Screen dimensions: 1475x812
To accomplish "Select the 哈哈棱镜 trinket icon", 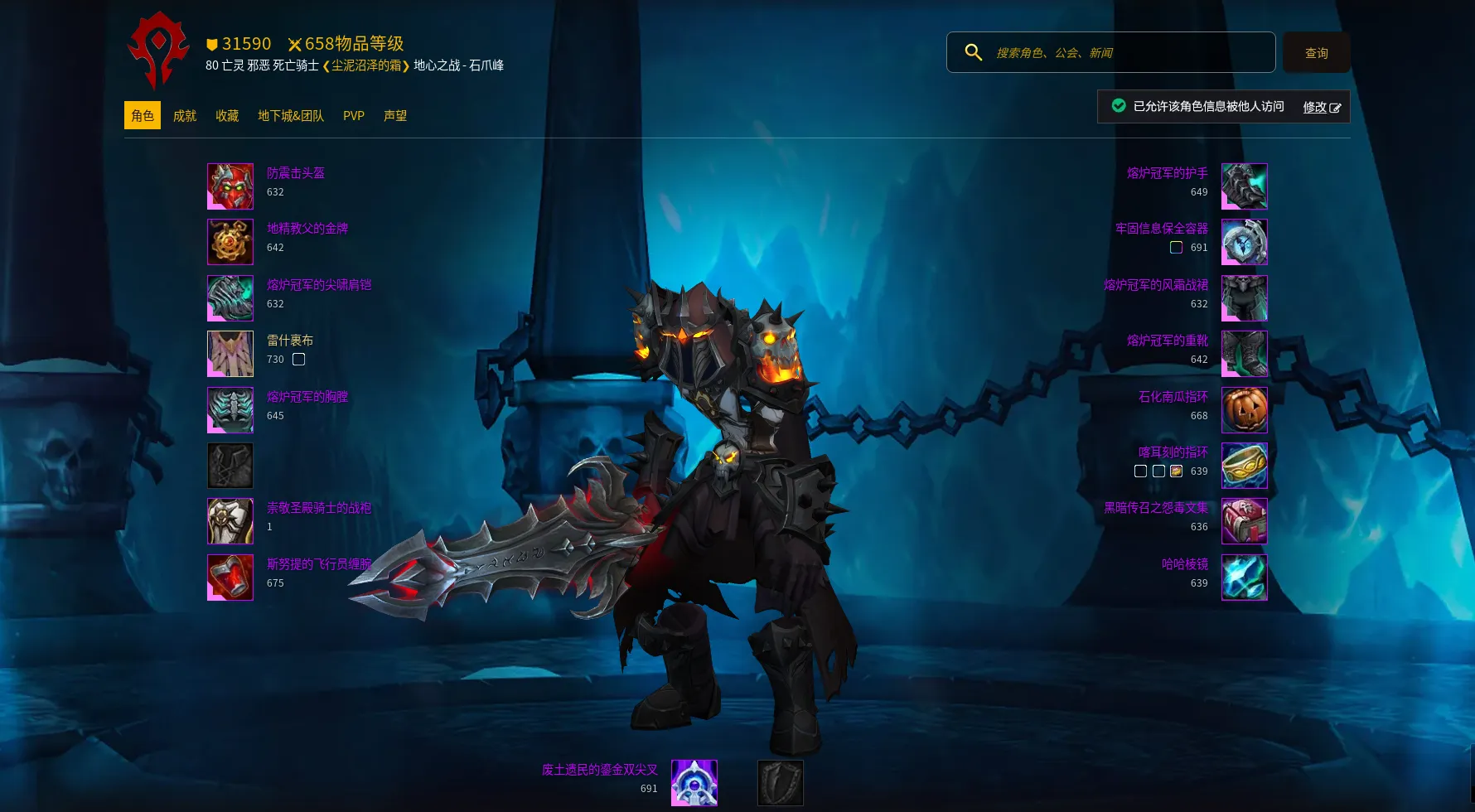I will click(x=1244, y=578).
